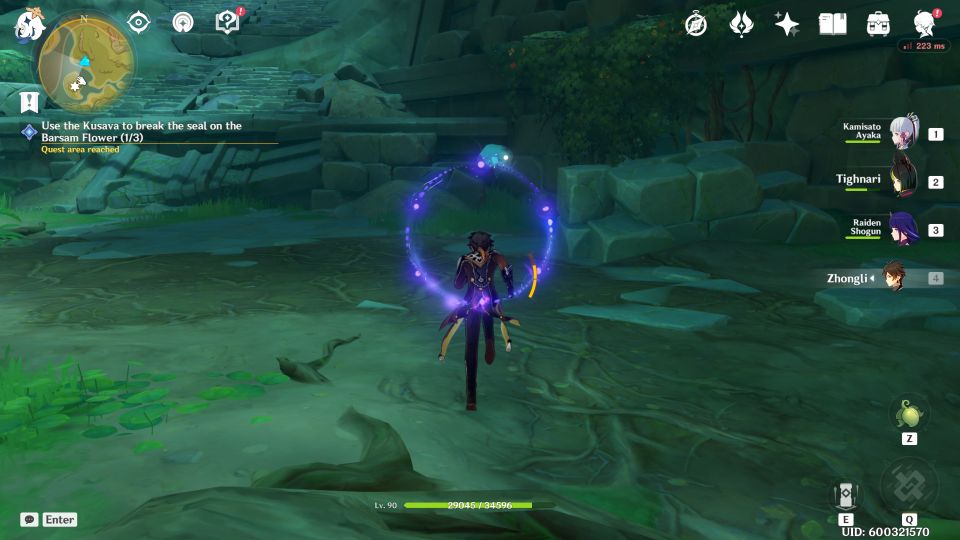Viewport: 960px width, 540px height.
Task: Activate Zhongli's elemental burst icon
Action: (x=909, y=488)
